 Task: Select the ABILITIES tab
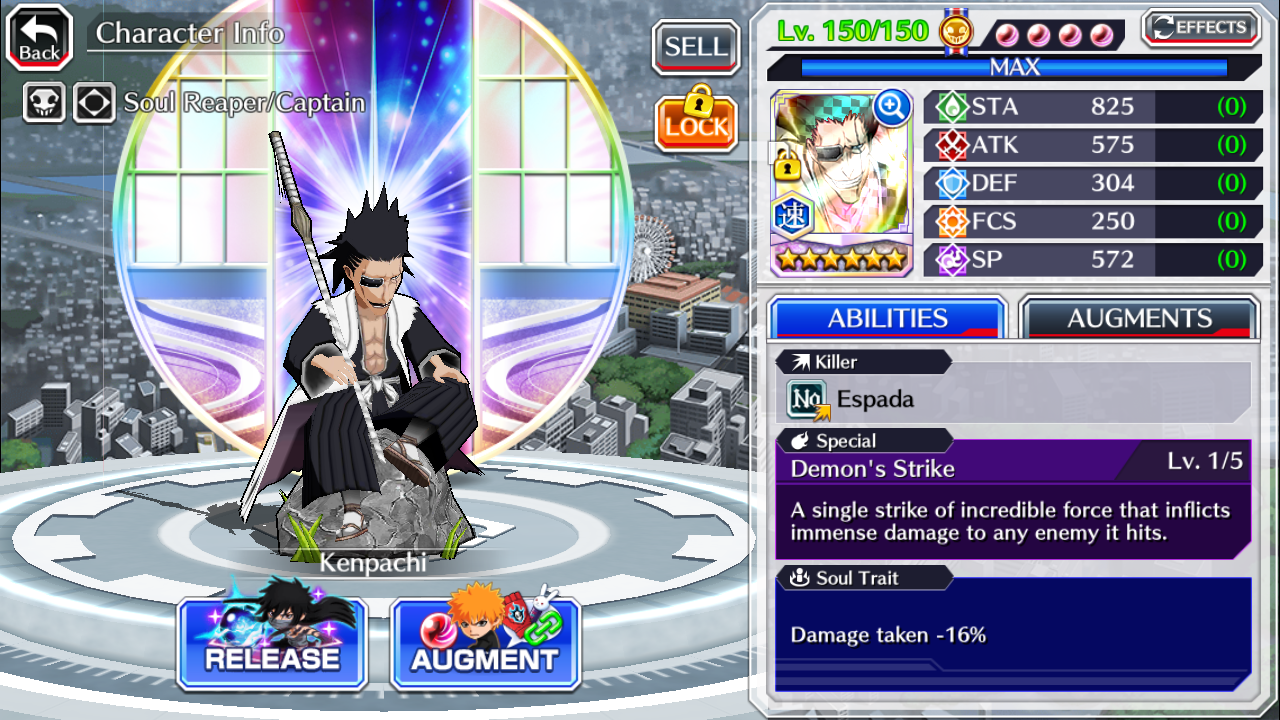tap(887, 319)
